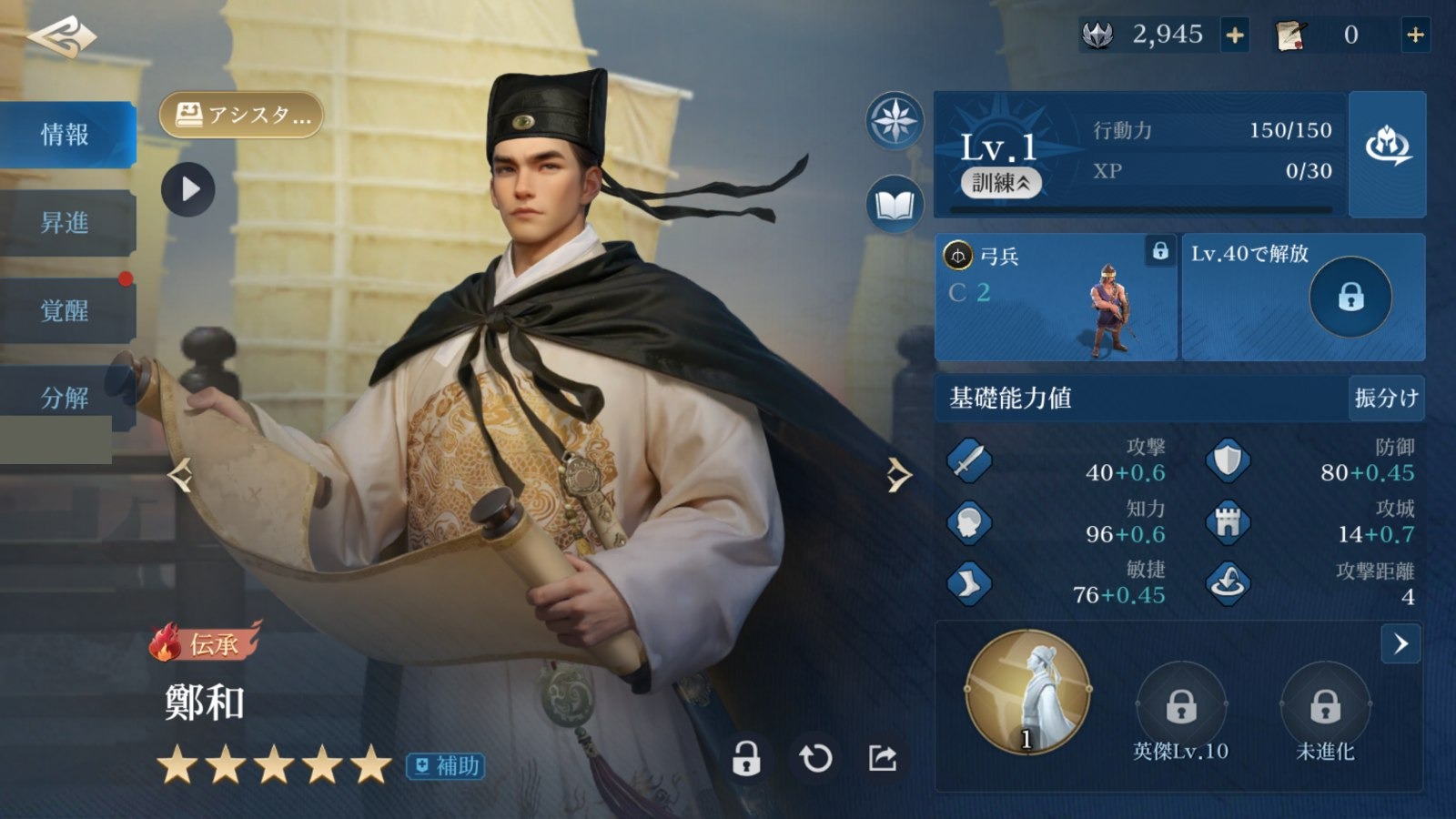This screenshot has width=1456, height=819.
Task: Show the previous hero
Action: (180, 475)
